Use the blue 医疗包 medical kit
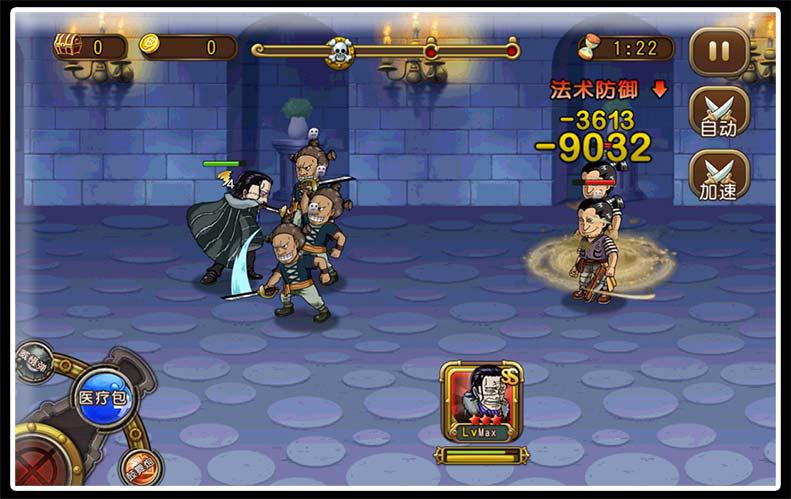This screenshot has width=791, height=499. click(x=103, y=397)
